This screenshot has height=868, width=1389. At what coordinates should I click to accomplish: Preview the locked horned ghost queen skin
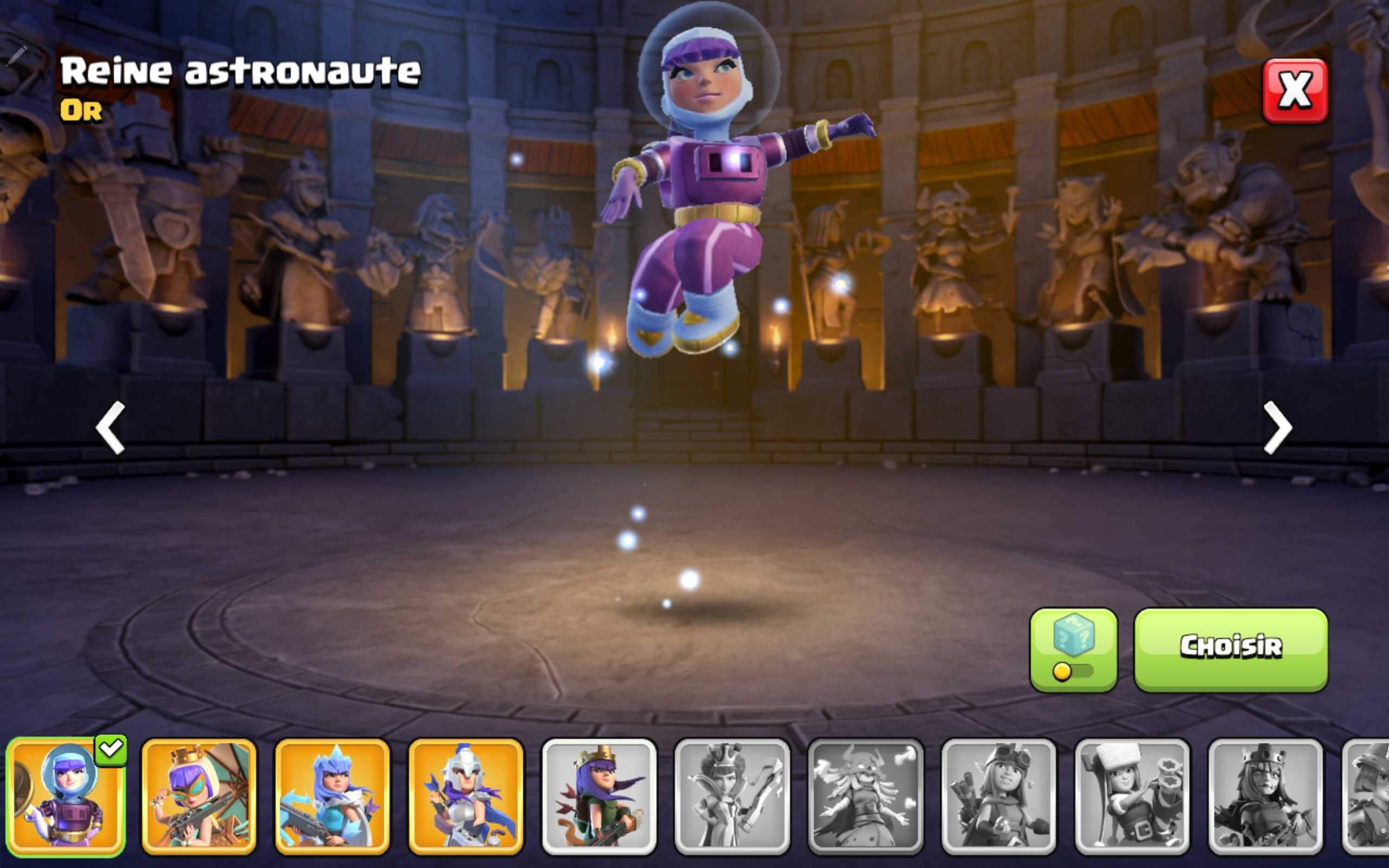click(x=865, y=796)
